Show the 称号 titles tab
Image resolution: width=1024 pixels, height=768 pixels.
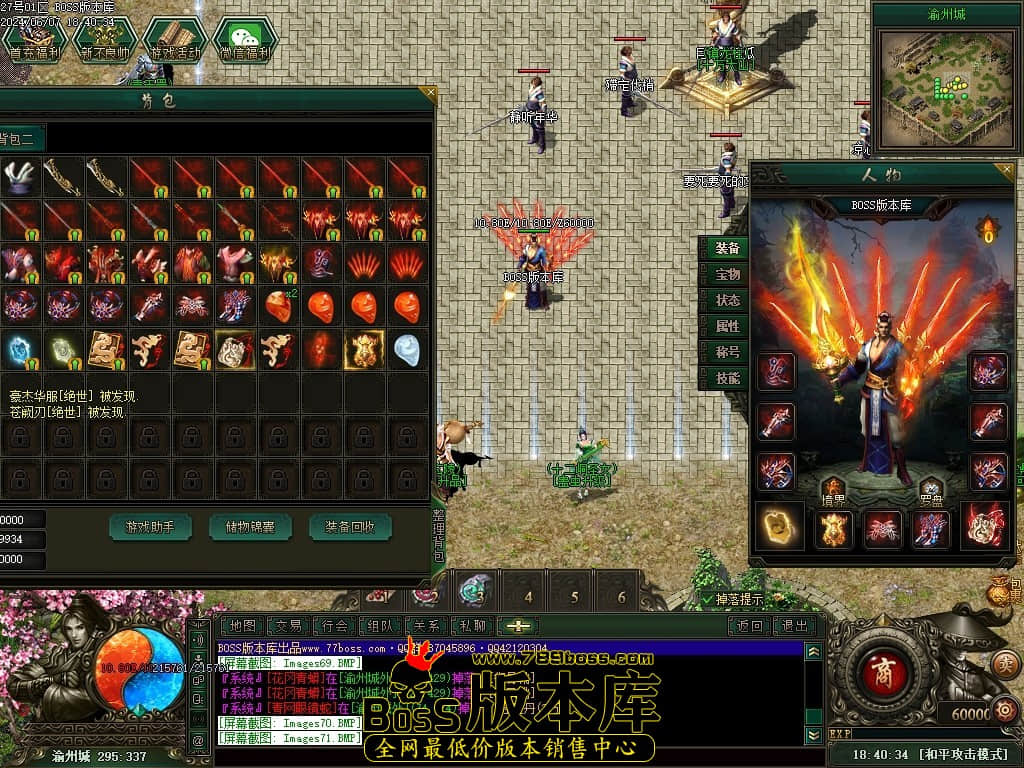[x=728, y=352]
